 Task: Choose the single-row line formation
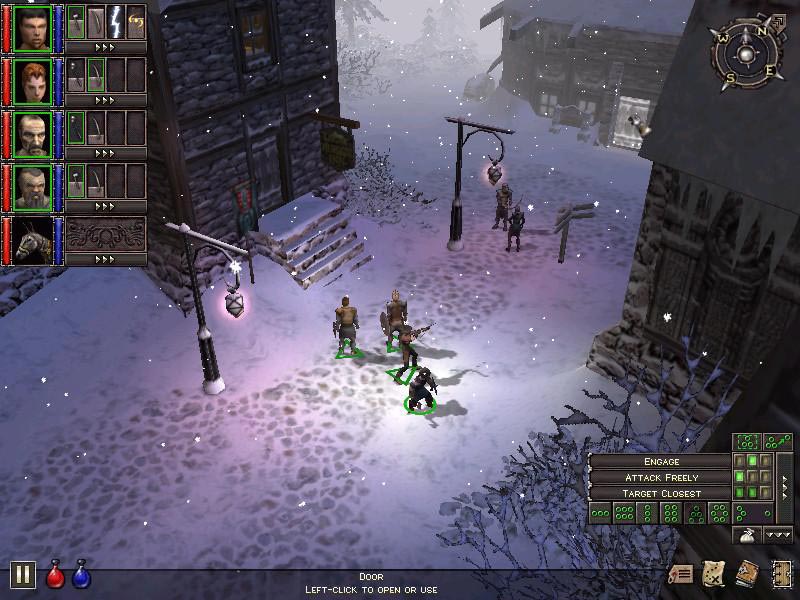pos(600,514)
